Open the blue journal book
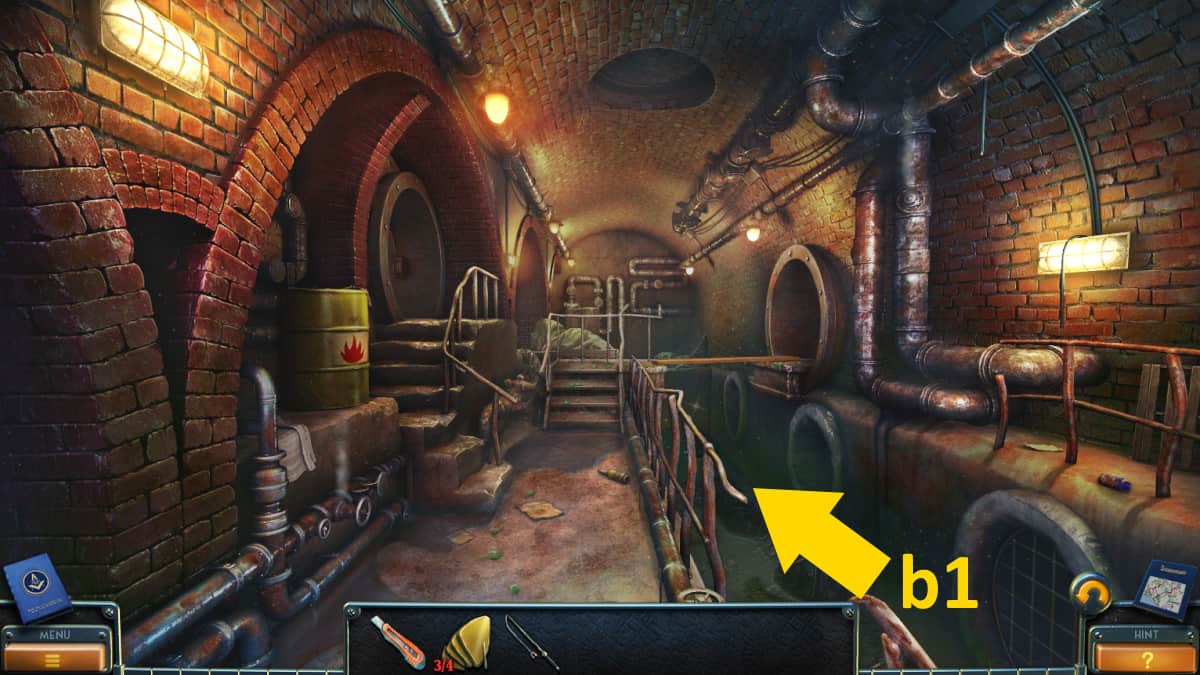Viewport: 1200px width, 675px height. coord(37,588)
